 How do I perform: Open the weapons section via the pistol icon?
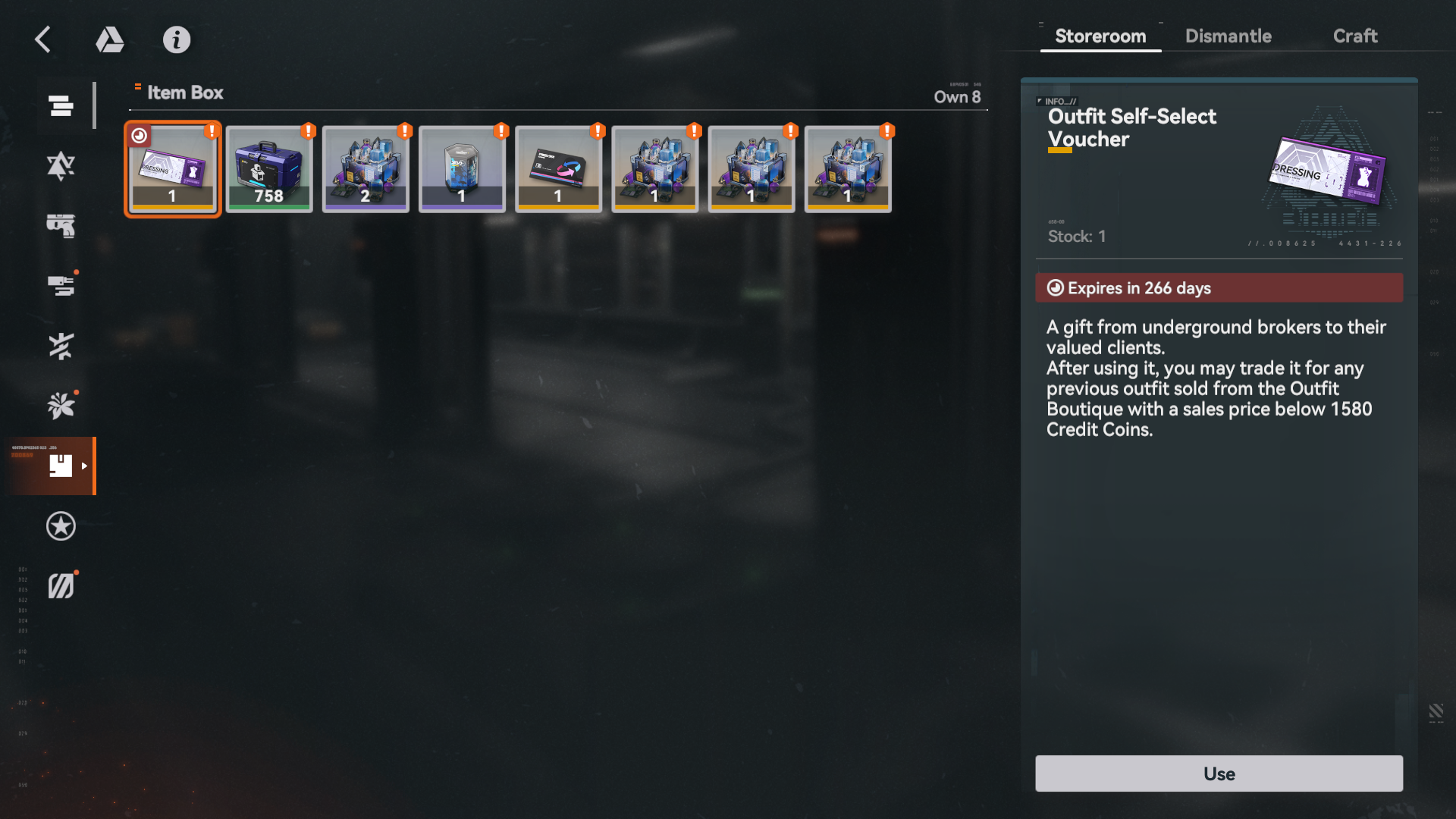61,225
